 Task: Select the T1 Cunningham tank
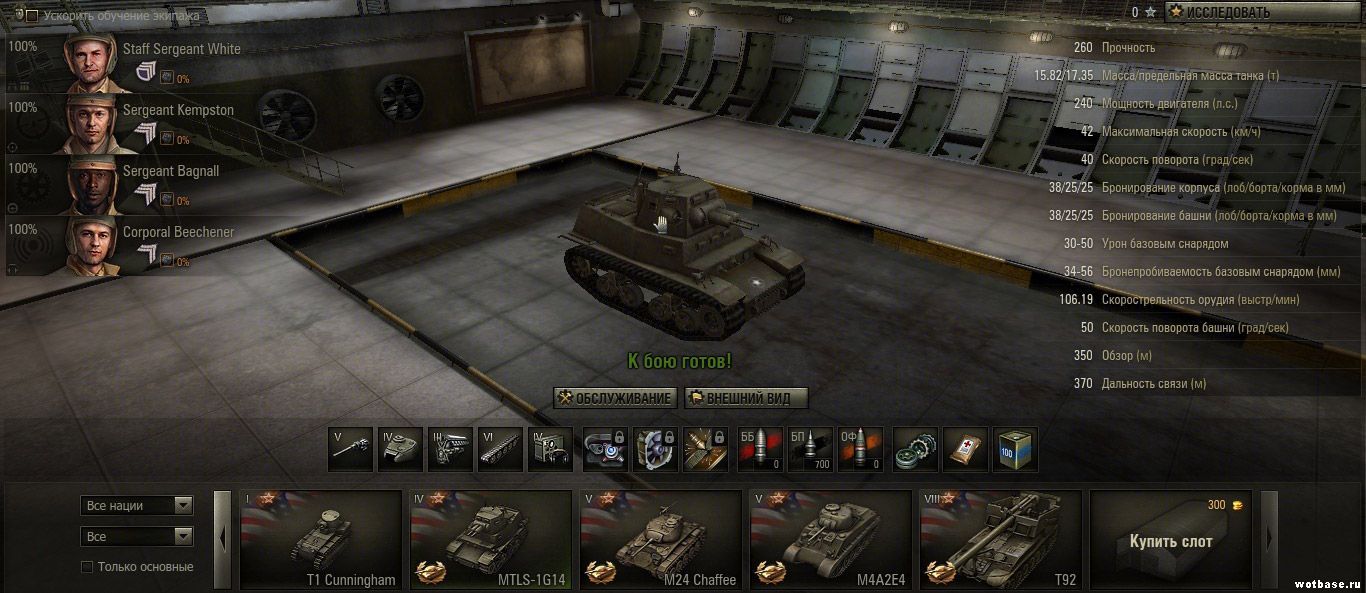[321, 540]
